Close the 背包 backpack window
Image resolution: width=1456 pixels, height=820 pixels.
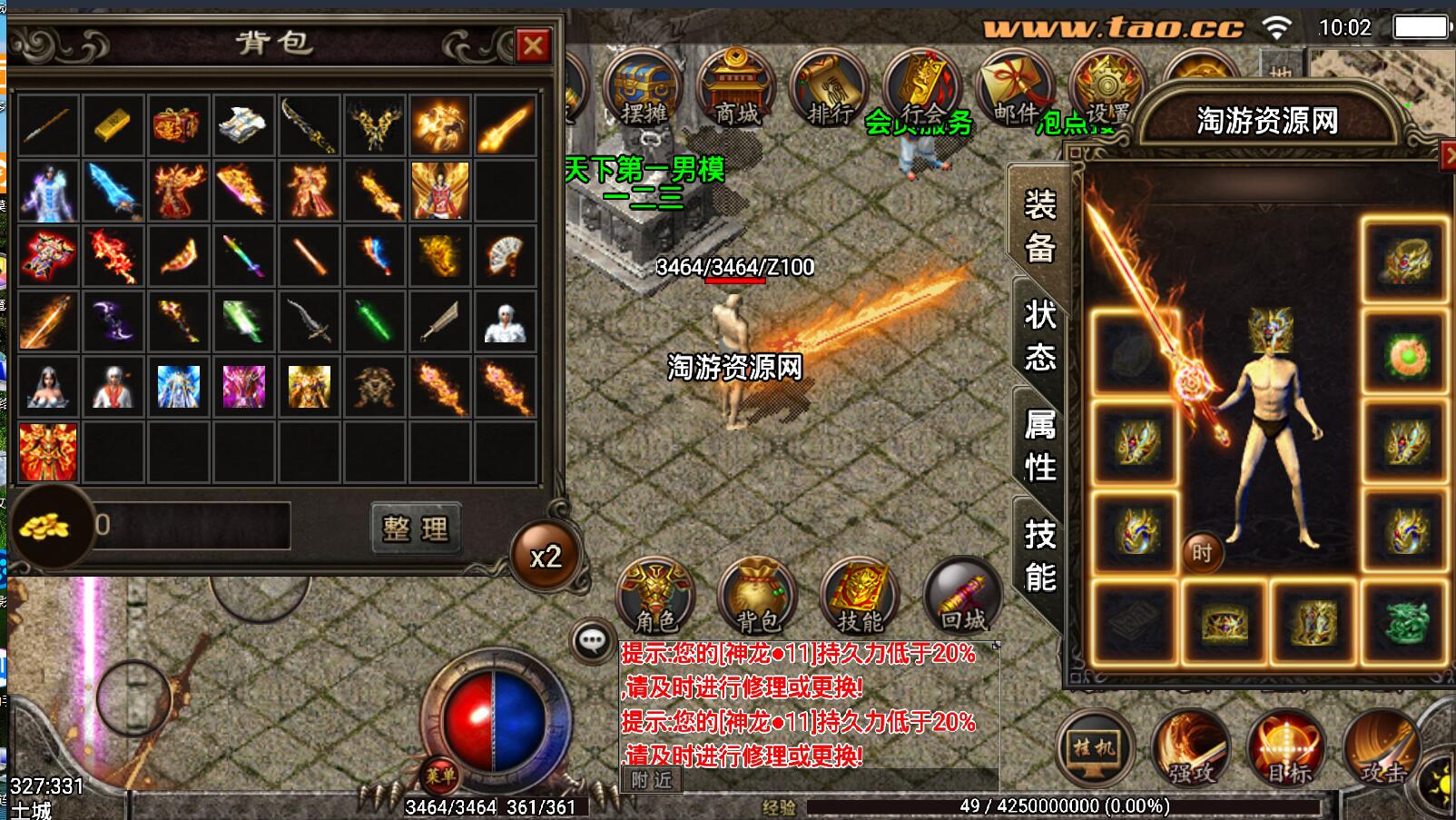tap(533, 45)
